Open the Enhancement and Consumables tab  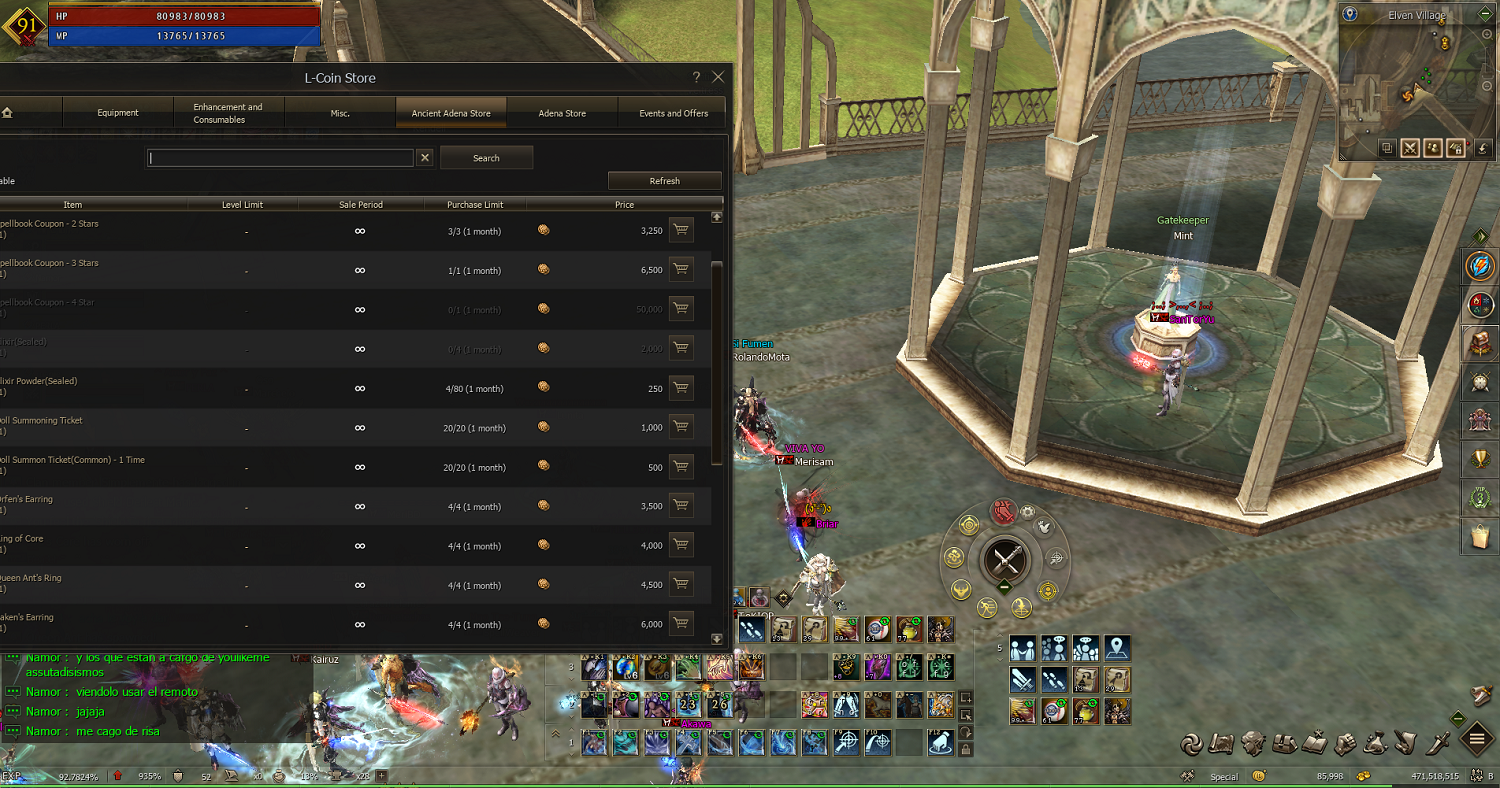228,113
